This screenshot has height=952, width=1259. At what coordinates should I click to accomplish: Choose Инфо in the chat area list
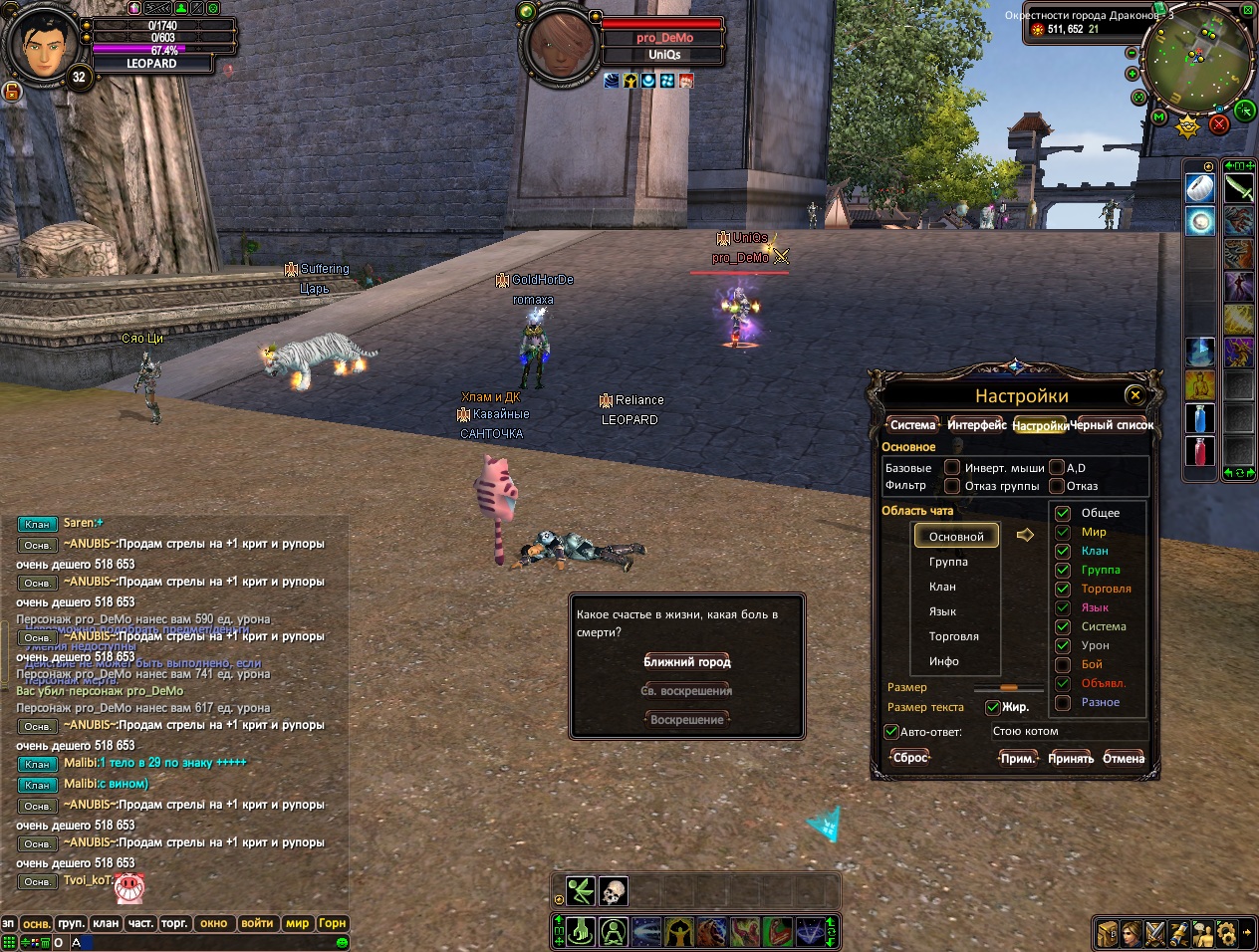(x=944, y=661)
